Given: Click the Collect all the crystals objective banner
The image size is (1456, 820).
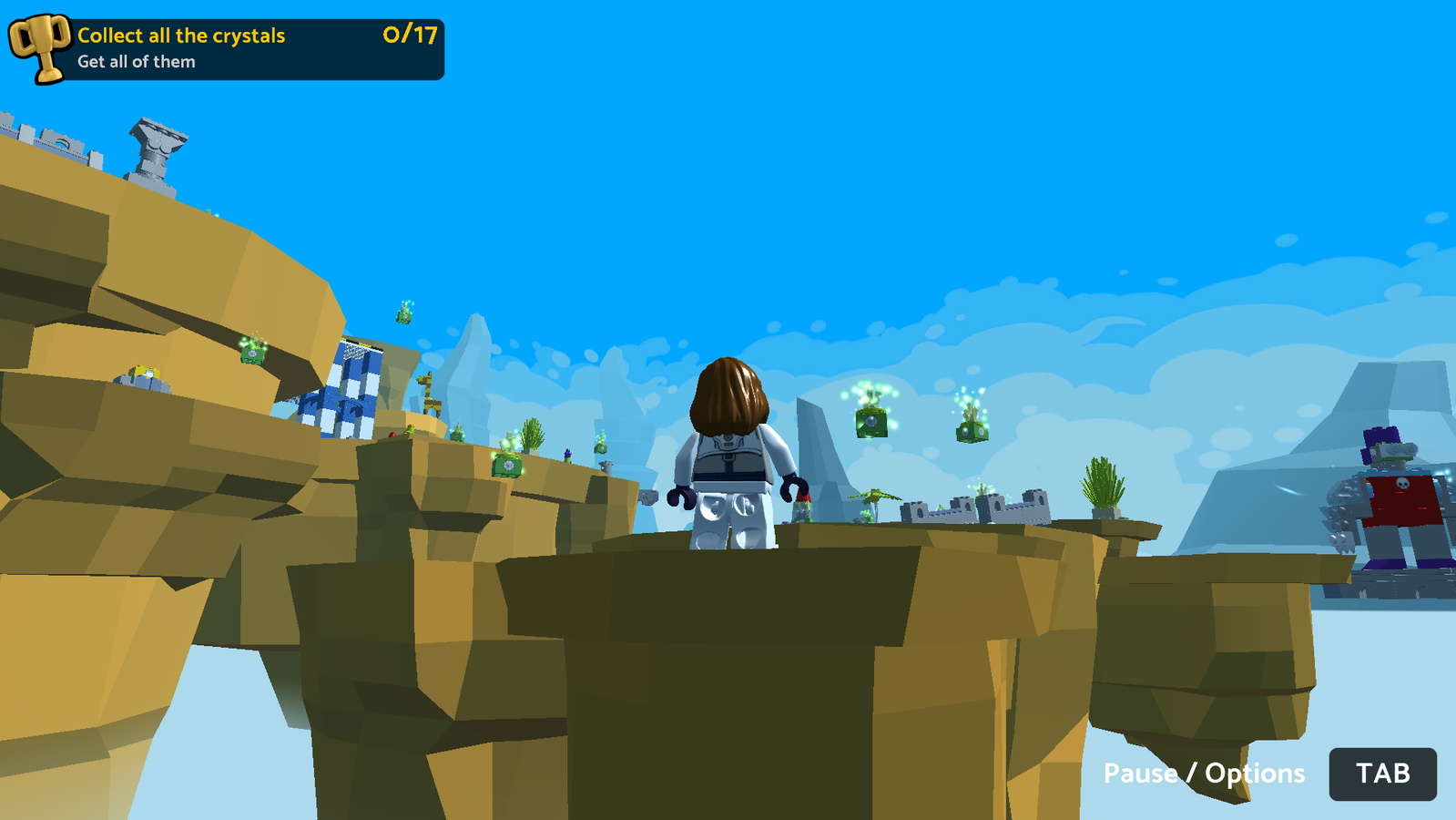Looking at the screenshot, I should click(182, 37).
